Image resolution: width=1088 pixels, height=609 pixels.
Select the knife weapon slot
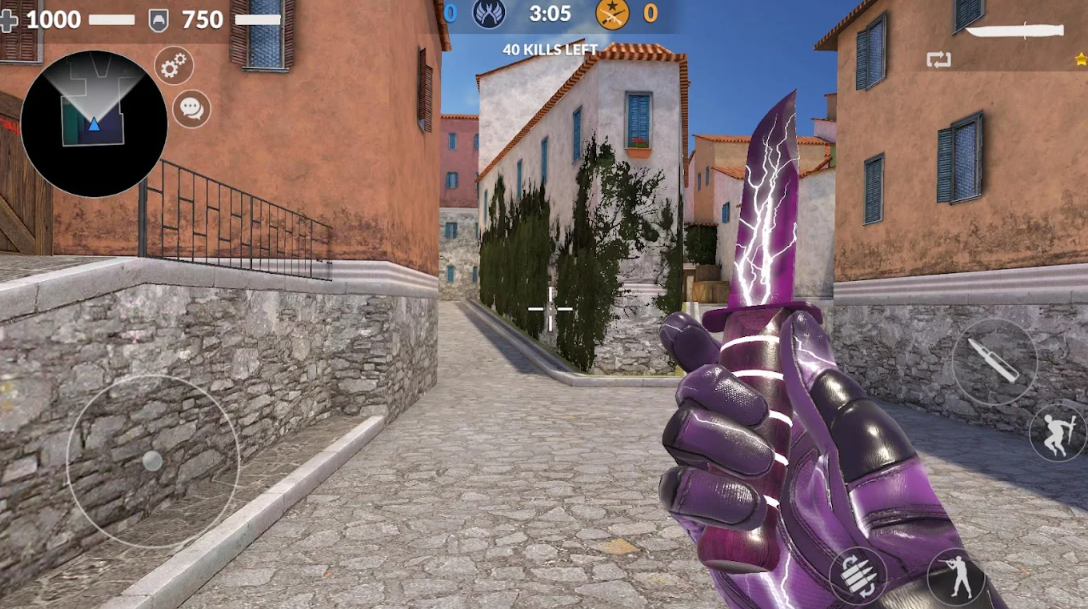[1012, 31]
